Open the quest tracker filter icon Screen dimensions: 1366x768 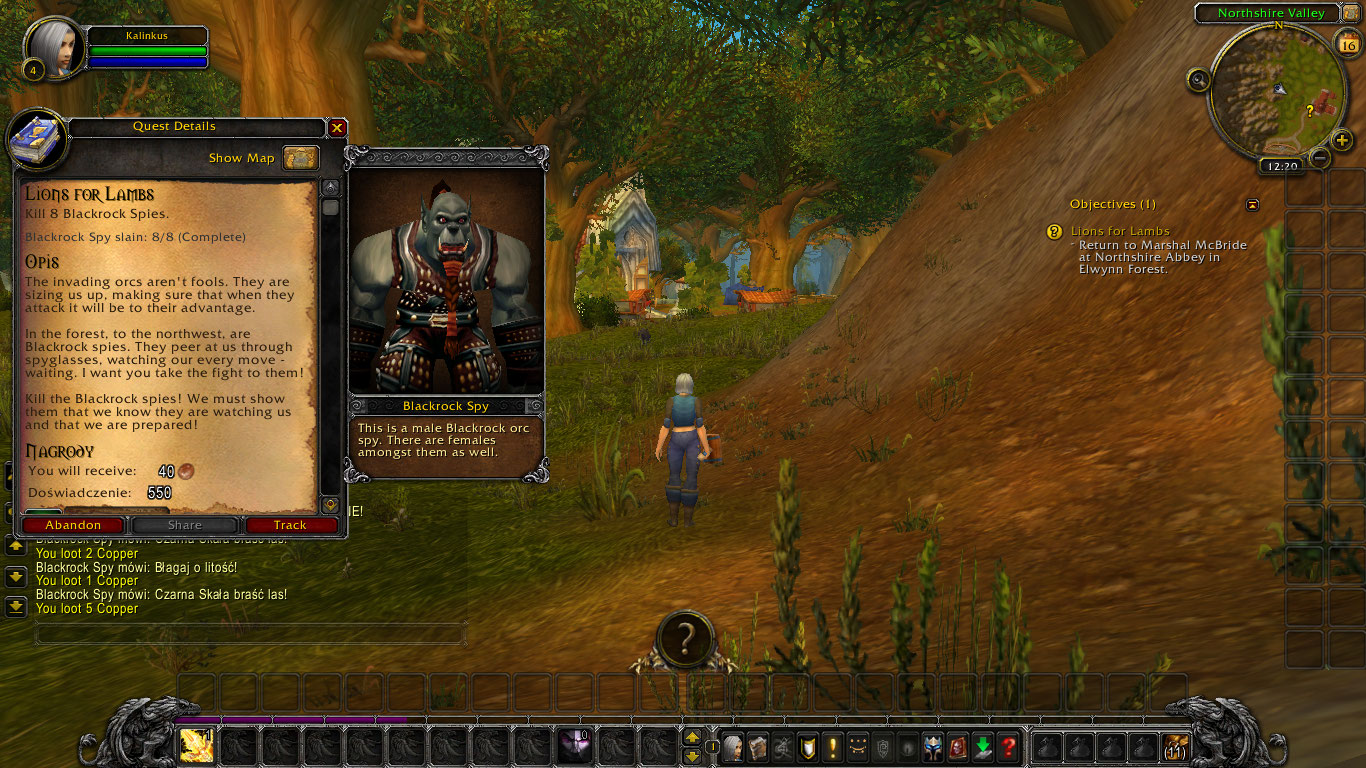tap(1252, 204)
